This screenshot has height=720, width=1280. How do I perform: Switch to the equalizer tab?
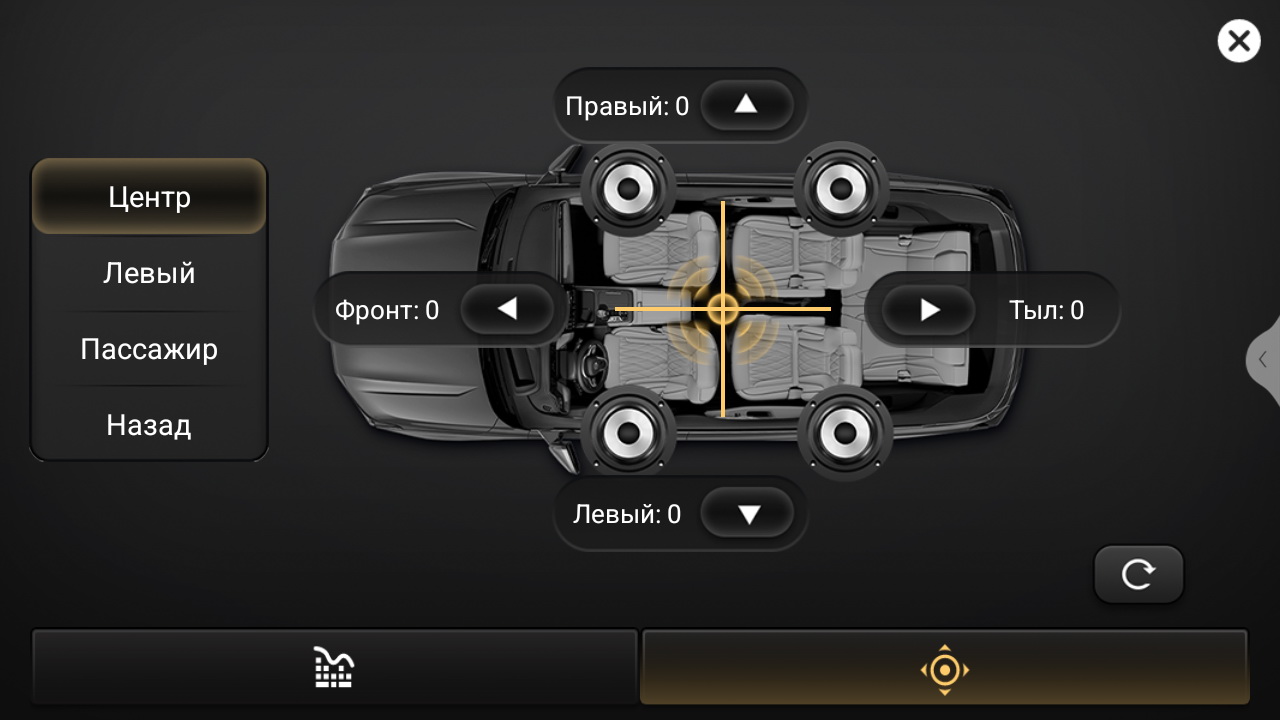(334, 667)
